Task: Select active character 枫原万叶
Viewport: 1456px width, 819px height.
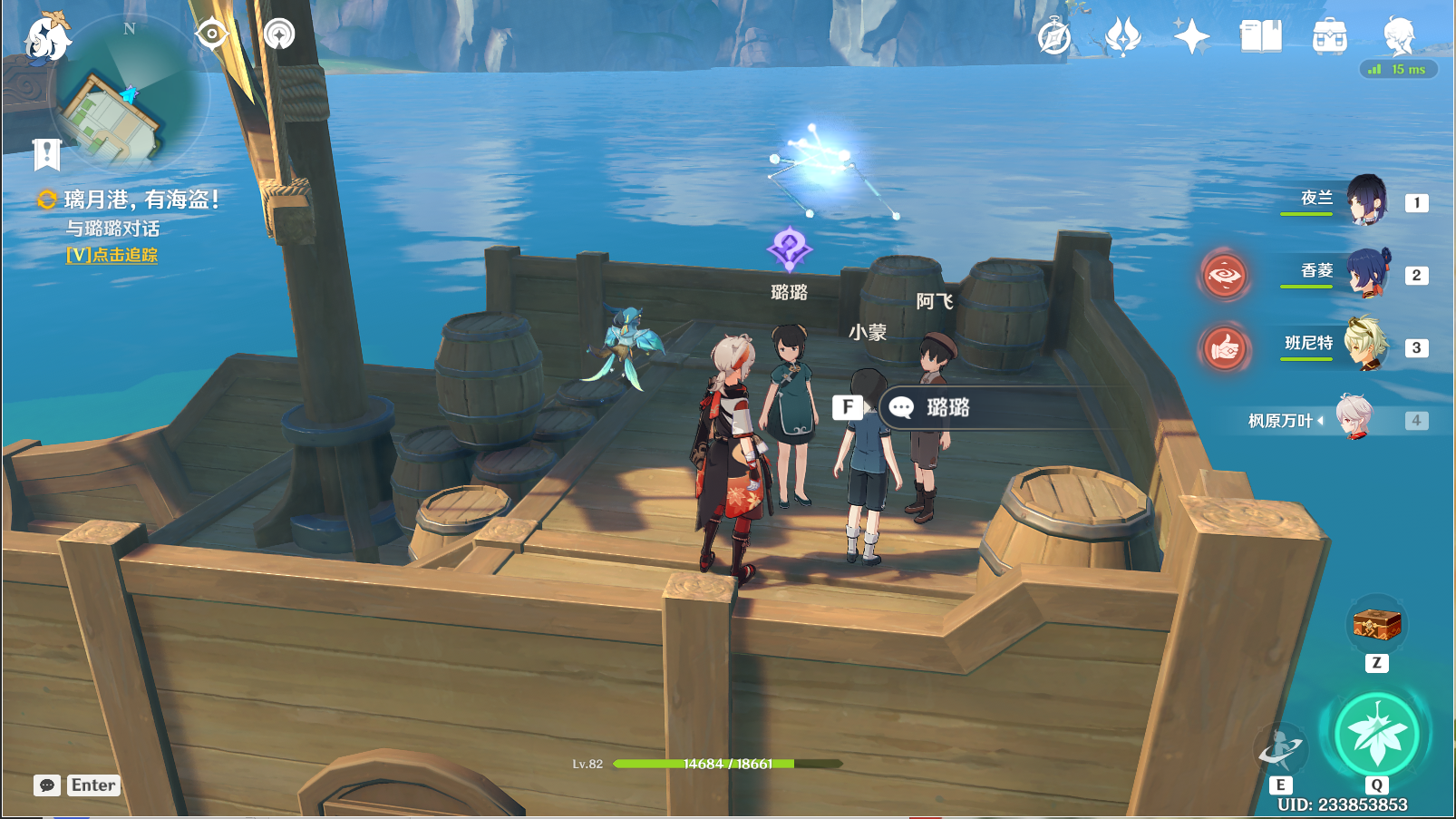Action: tap(1355, 418)
